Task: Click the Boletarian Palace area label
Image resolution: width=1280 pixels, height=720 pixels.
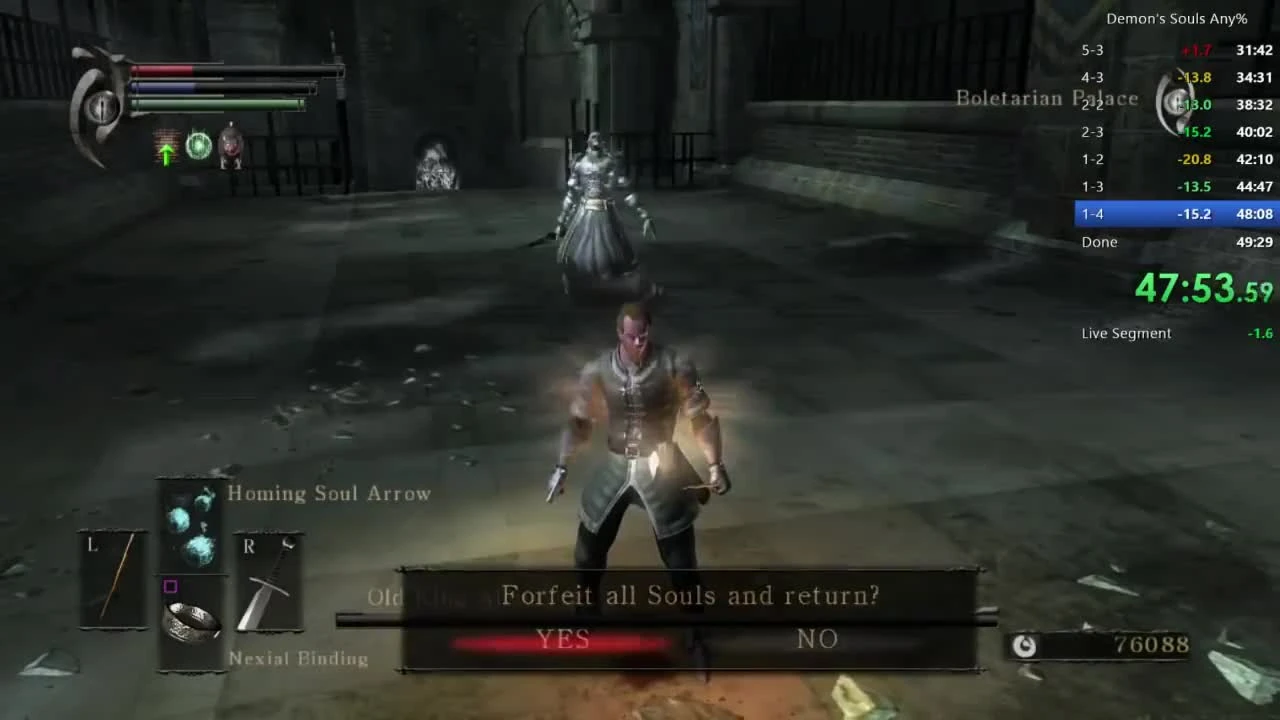Action: pos(1046,98)
